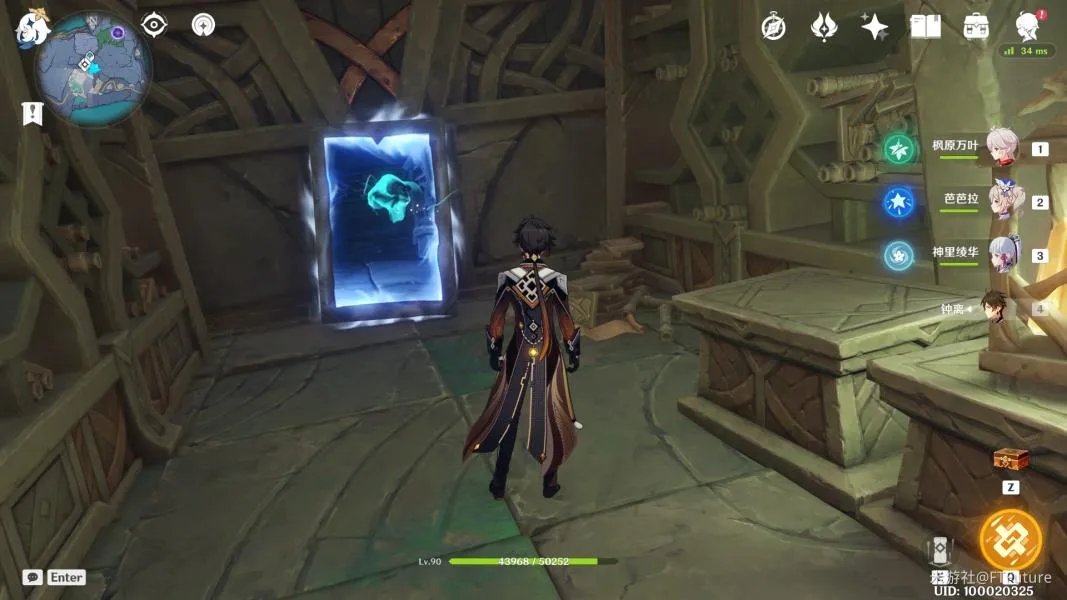This screenshot has height=600, width=1067.
Task: Open the winged emblem icon in the top bar
Action: click(823, 27)
